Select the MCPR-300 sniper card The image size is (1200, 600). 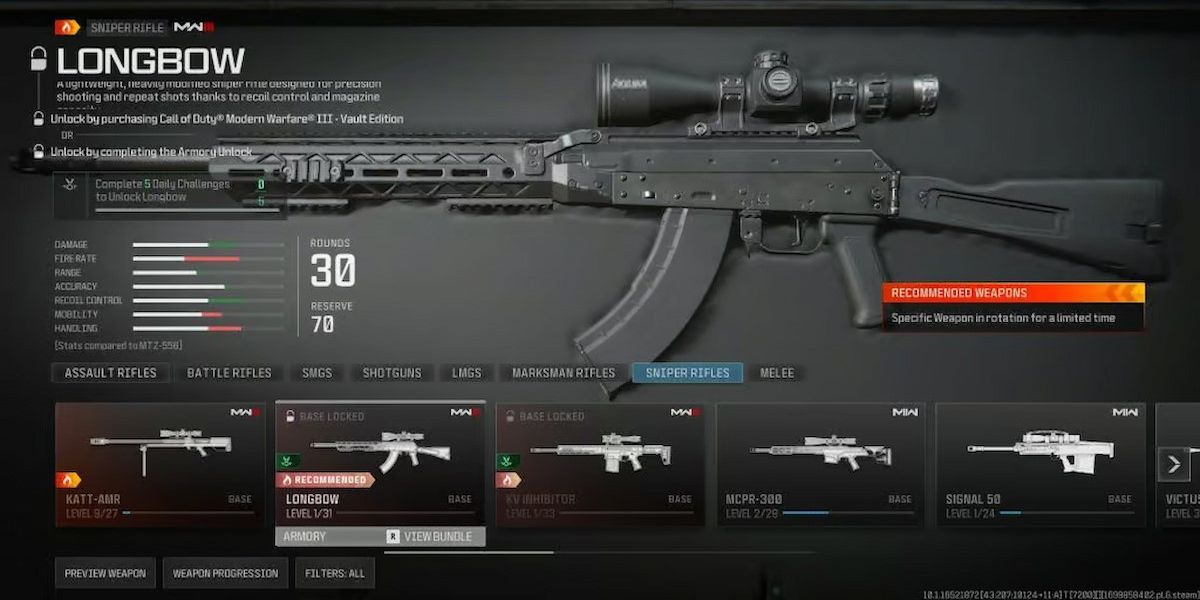click(x=820, y=464)
